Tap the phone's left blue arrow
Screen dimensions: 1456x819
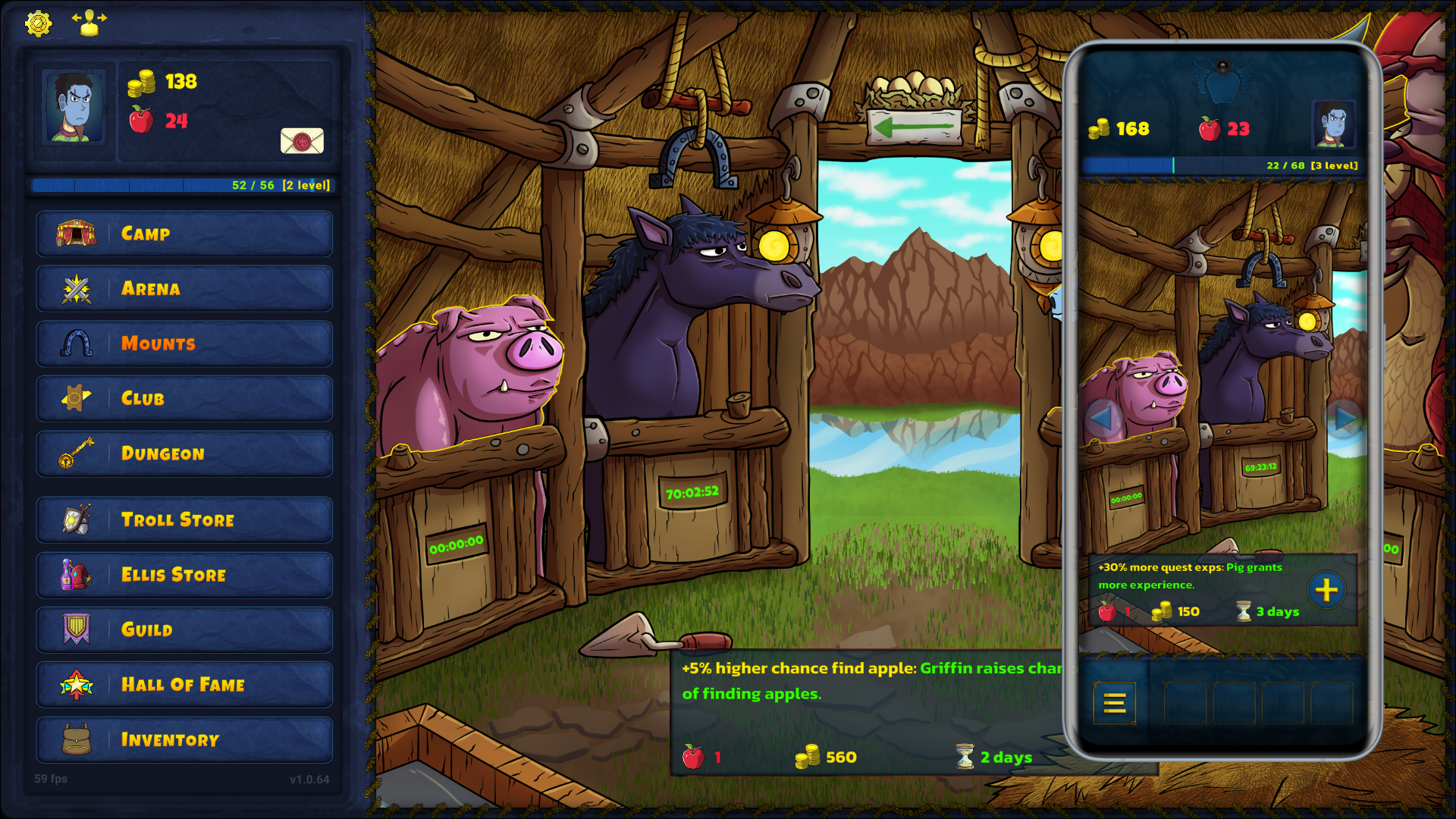pos(1100,418)
